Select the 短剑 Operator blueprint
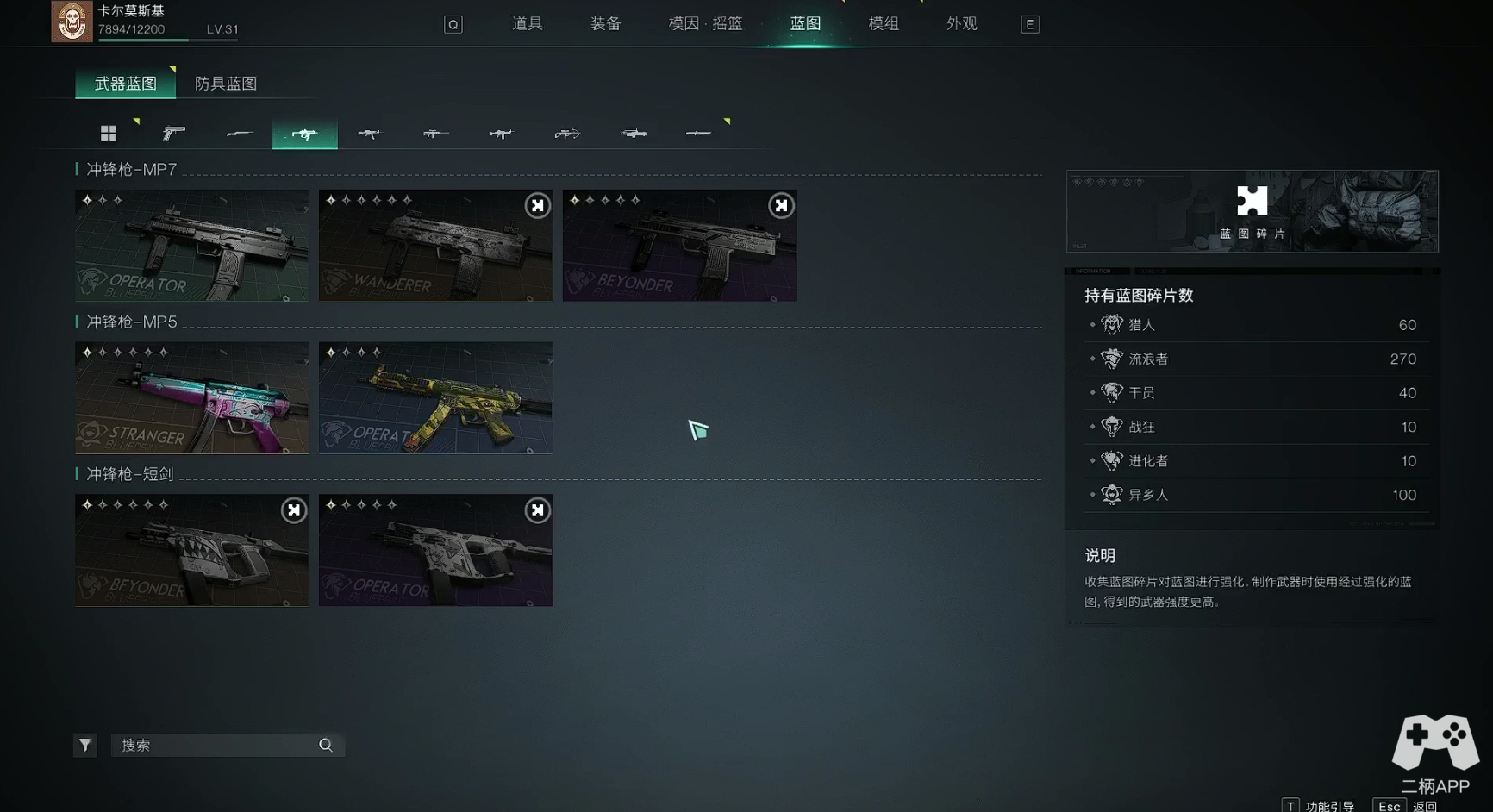The width and height of the screenshot is (1493, 812). point(435,550)
